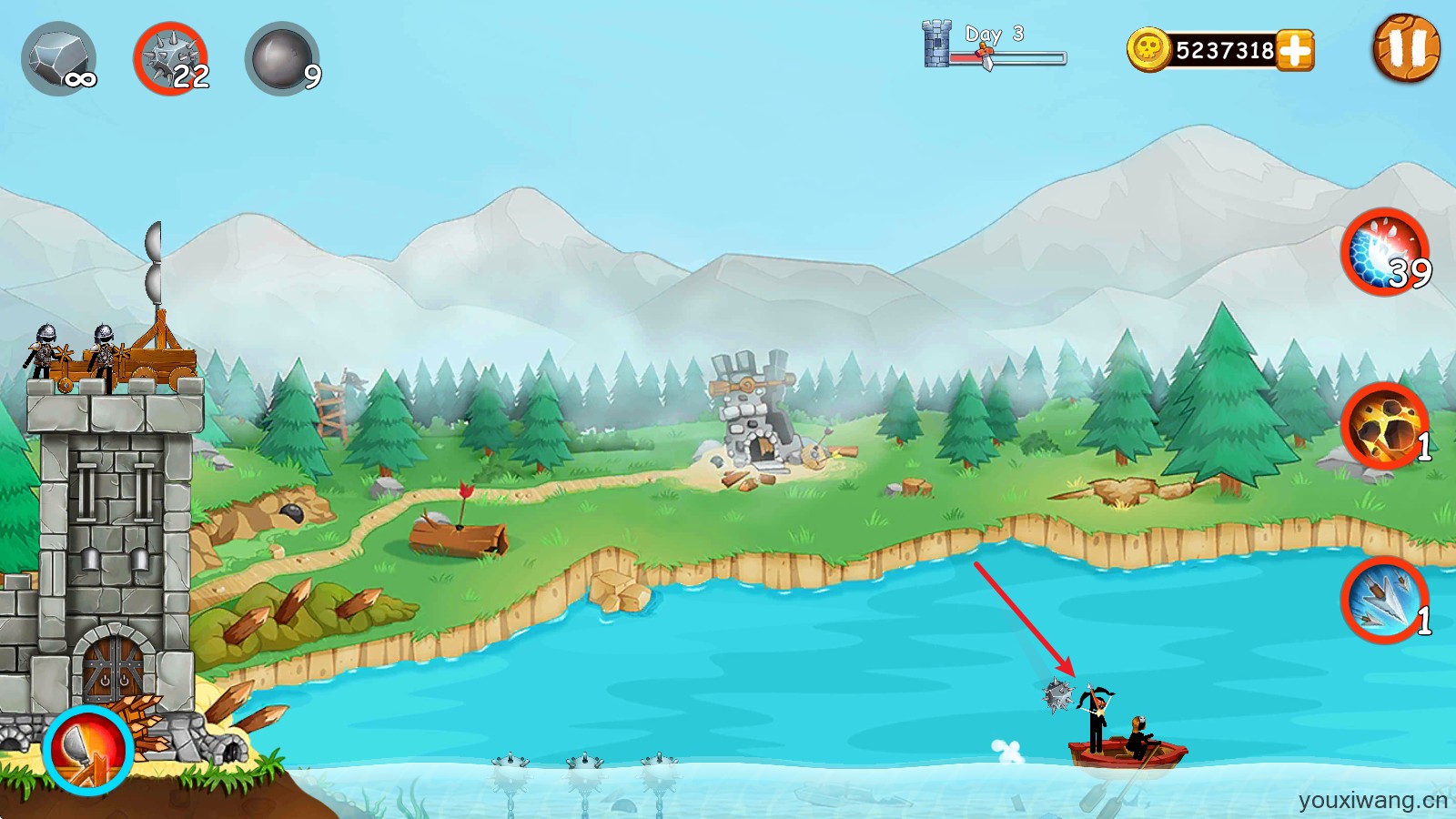This screenshot has width=1456, height=819.
Task: Pause the game
Action: (x=1405, y=48)
